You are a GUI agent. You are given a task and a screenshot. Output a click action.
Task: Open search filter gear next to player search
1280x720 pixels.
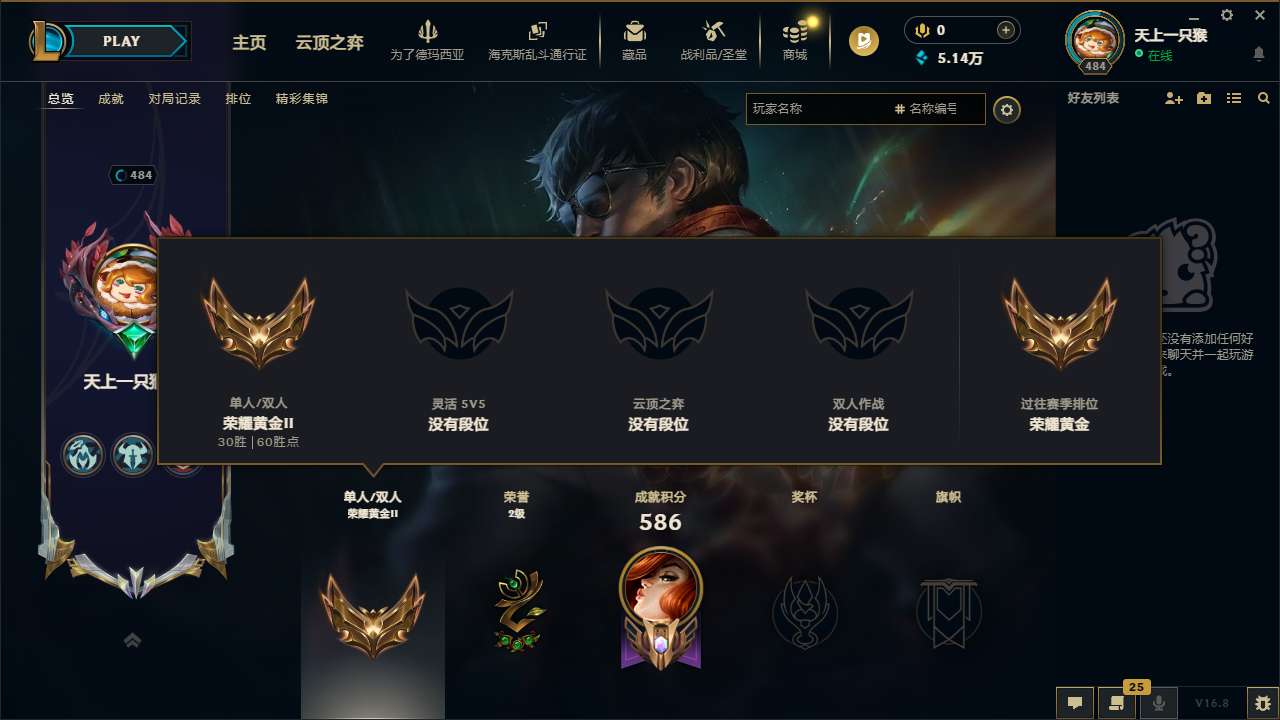pyautogui.click(x=1007, y=110)
